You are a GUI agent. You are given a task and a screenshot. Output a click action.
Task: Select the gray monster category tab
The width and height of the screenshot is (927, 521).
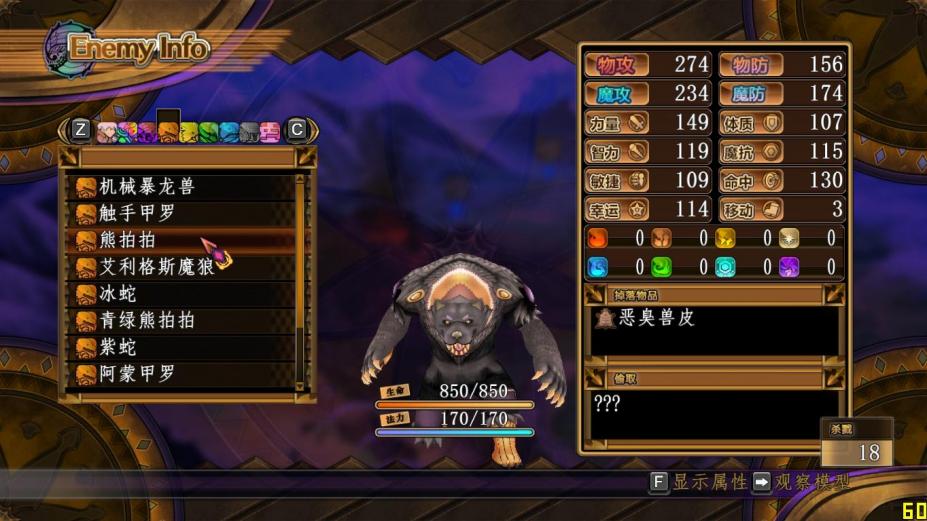coord(250,131)
